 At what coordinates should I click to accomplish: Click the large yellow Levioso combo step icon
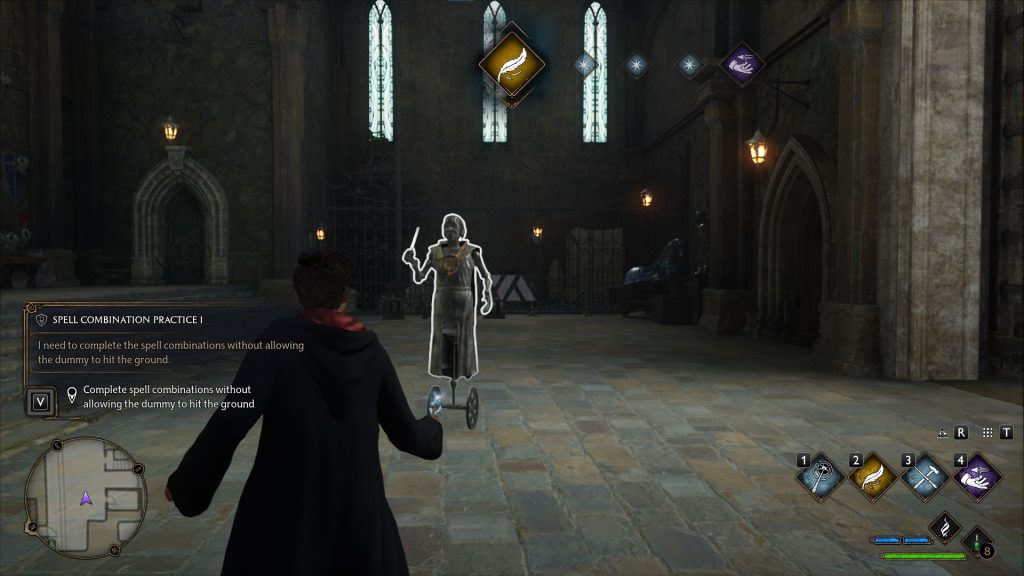pos(511,63)
